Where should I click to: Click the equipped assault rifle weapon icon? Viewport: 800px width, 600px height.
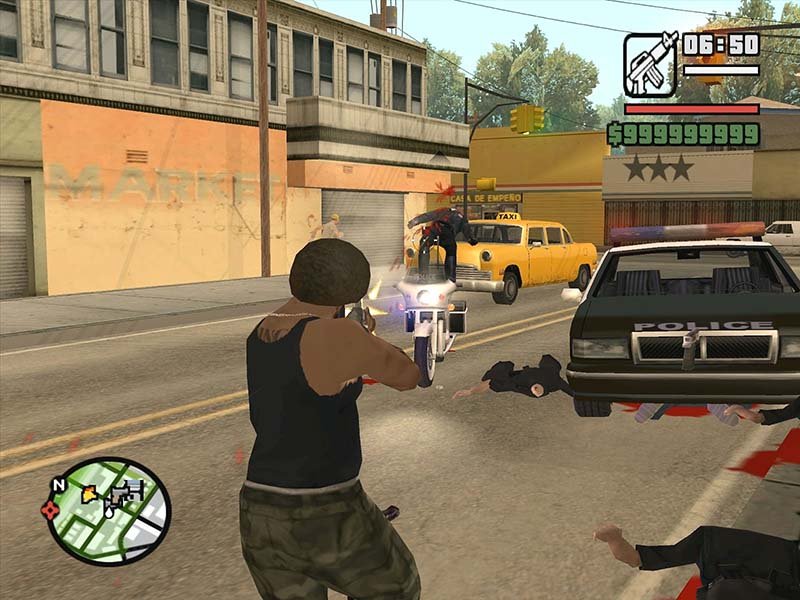click(650, 63)
